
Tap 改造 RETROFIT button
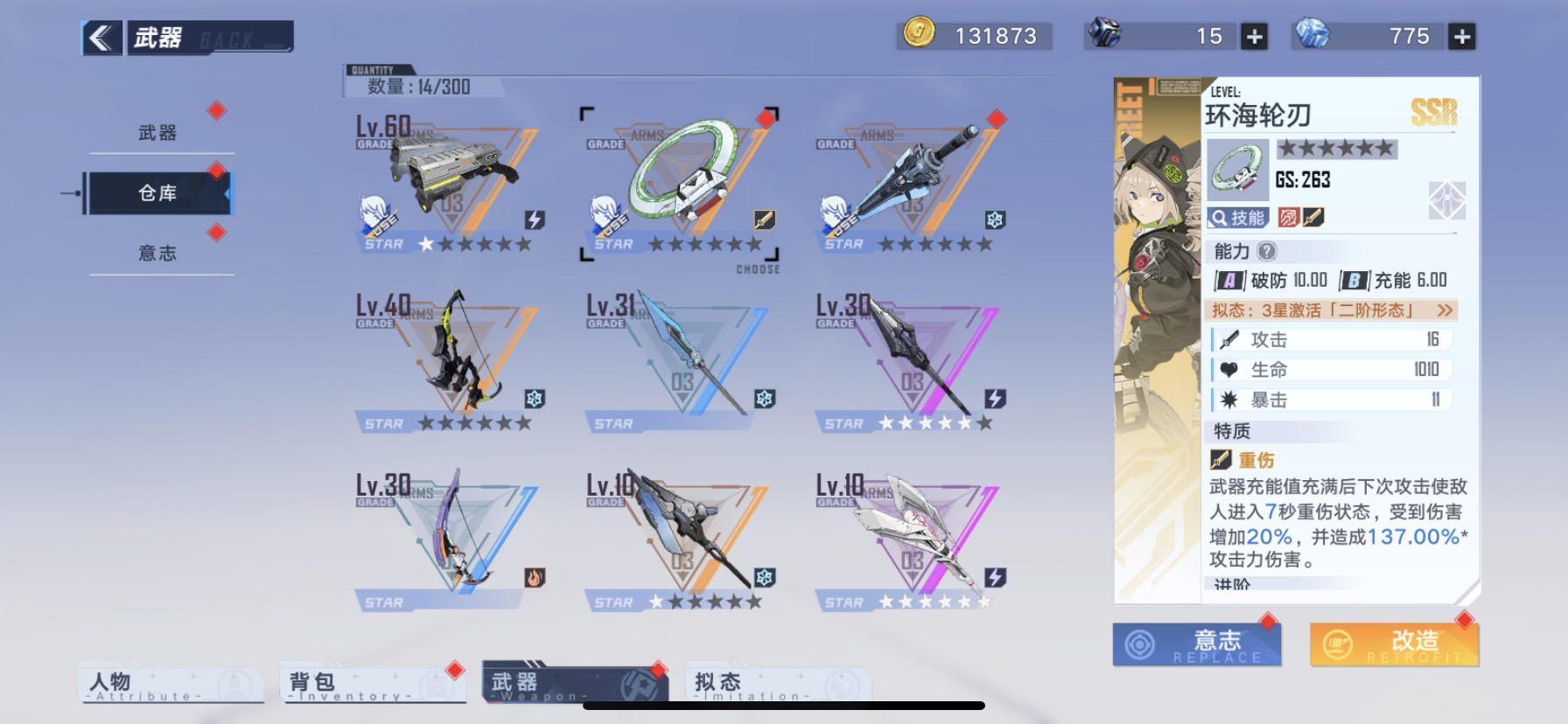pos(1395,644)
